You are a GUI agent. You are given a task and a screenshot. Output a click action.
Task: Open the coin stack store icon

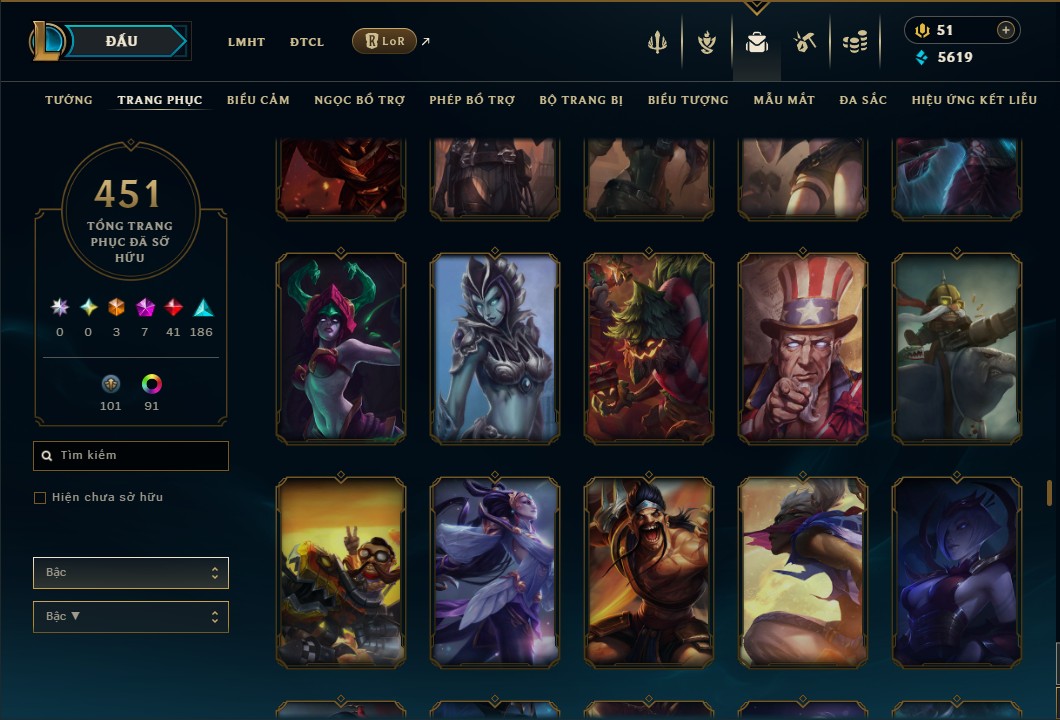click(854, 42)
